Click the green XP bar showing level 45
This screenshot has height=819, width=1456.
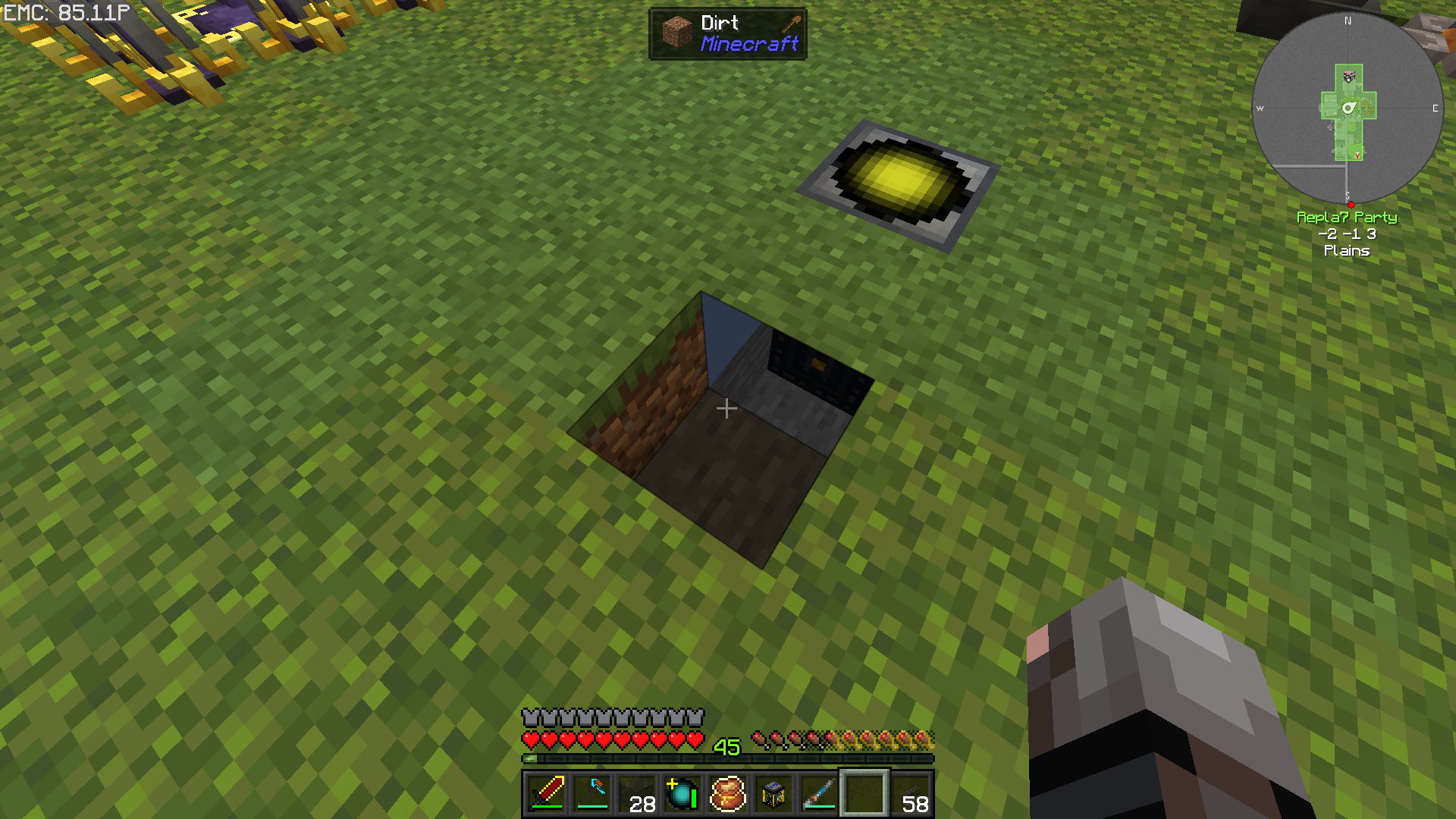coord(728,756)
